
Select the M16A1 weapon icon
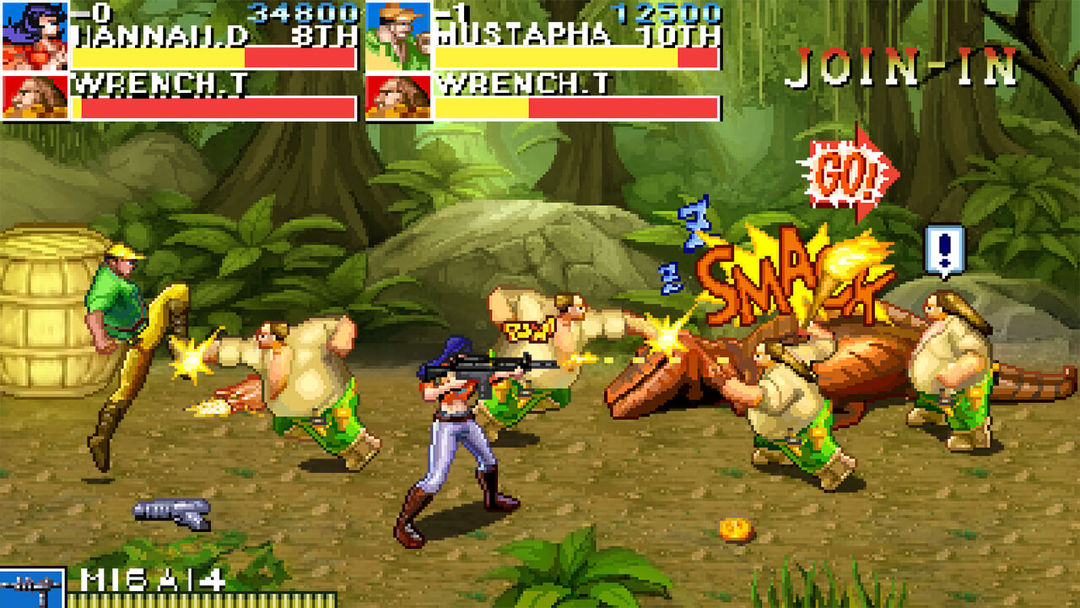point(32,589)
